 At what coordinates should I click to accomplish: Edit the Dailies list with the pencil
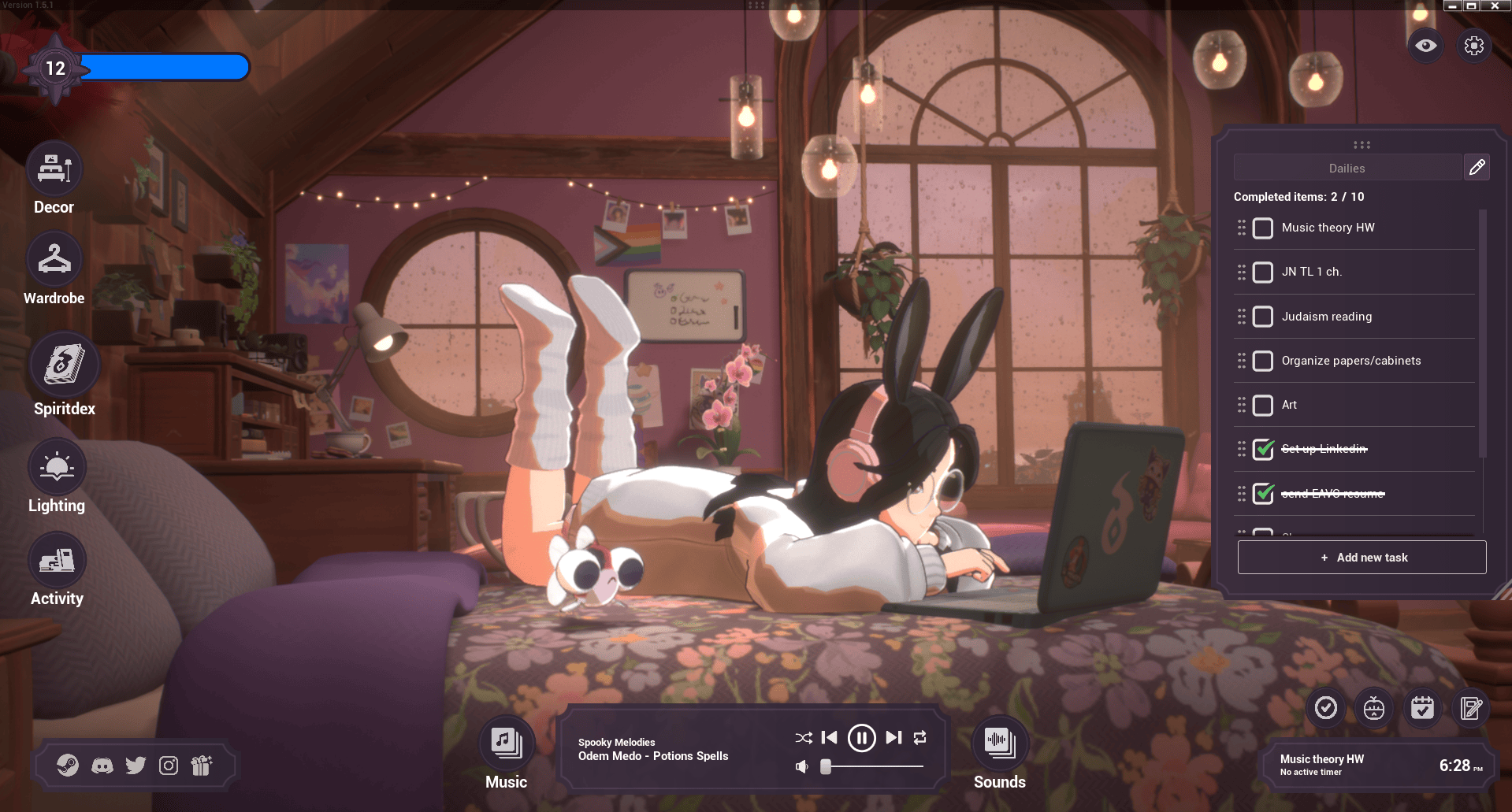tap(1477, 167)
